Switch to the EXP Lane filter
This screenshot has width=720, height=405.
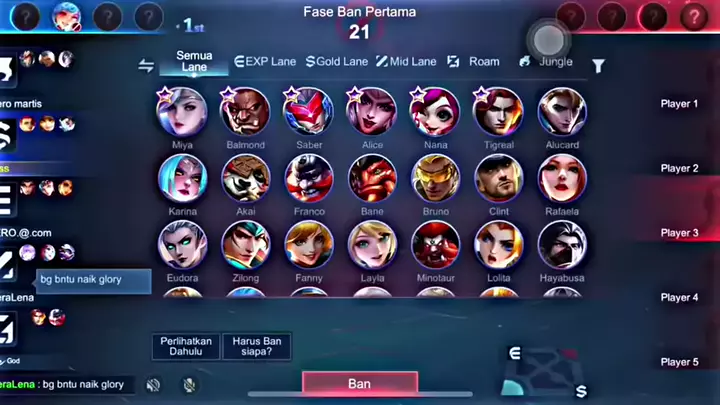click(x=267, y=62)
